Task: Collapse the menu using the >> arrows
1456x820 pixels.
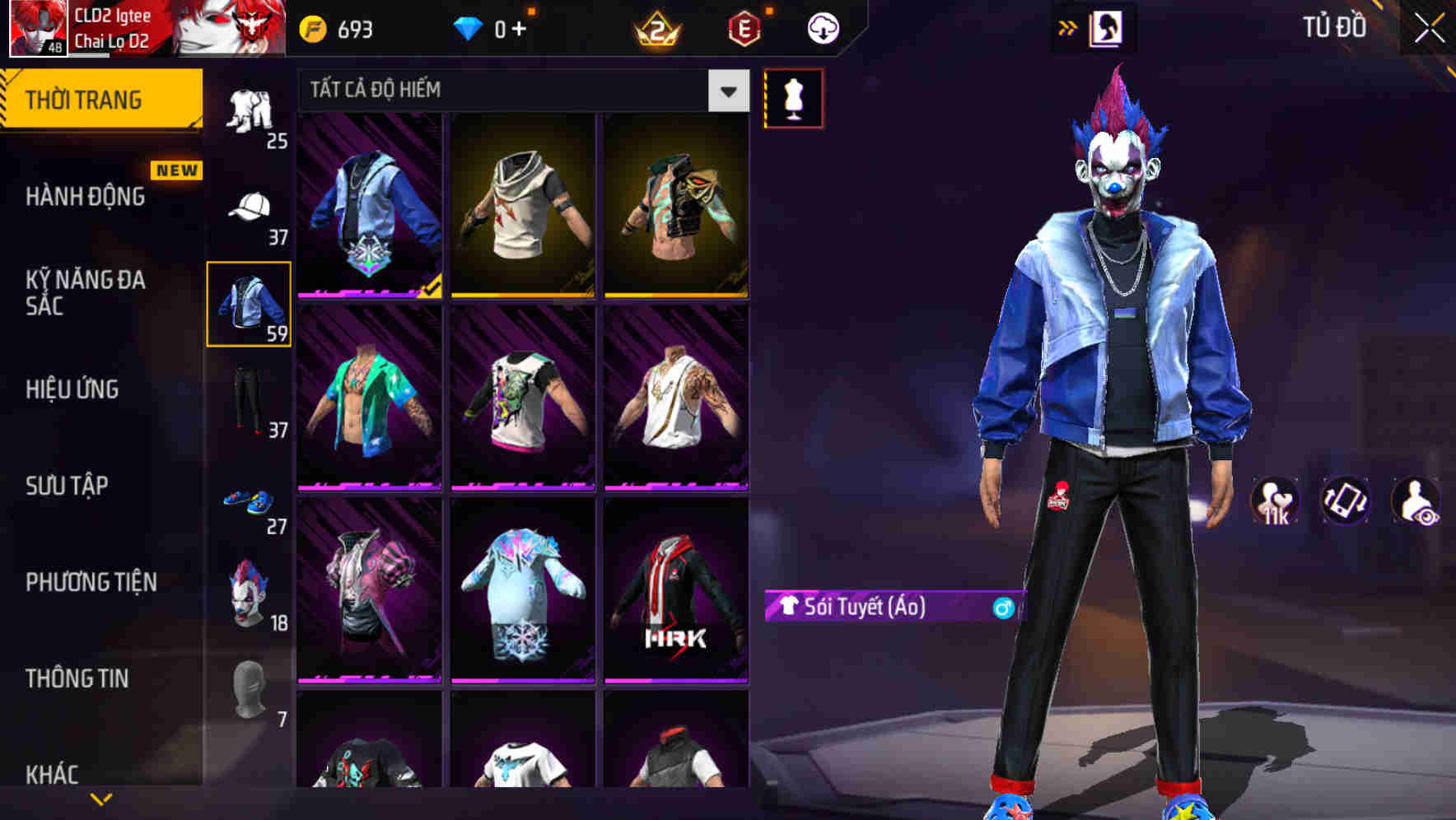Action: [x=1068, y=27]
